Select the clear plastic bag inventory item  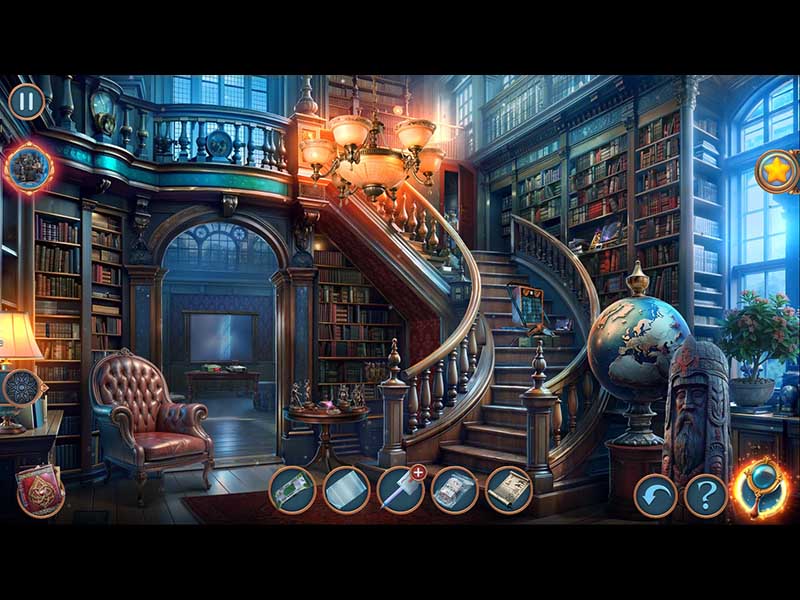pyautogui.click(x=454, y=490)
